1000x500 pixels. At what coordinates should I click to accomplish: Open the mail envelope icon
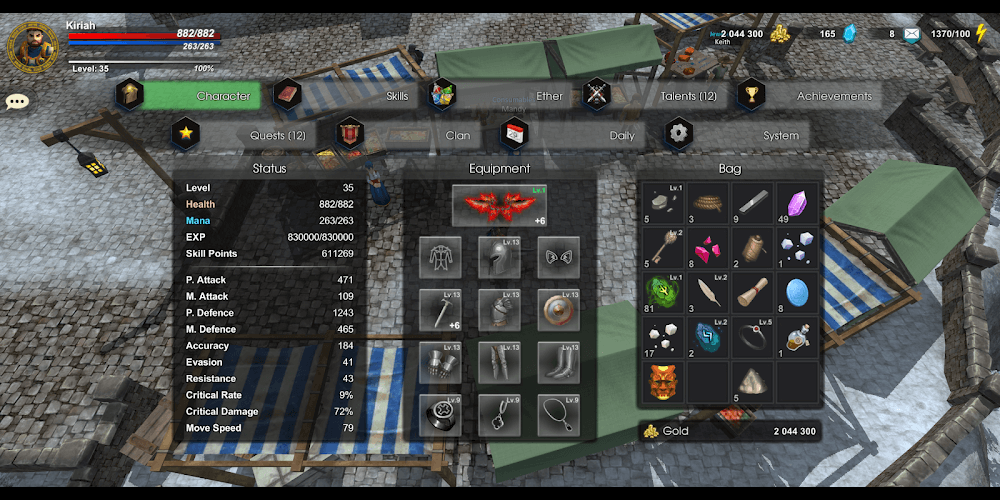(912, 34)
